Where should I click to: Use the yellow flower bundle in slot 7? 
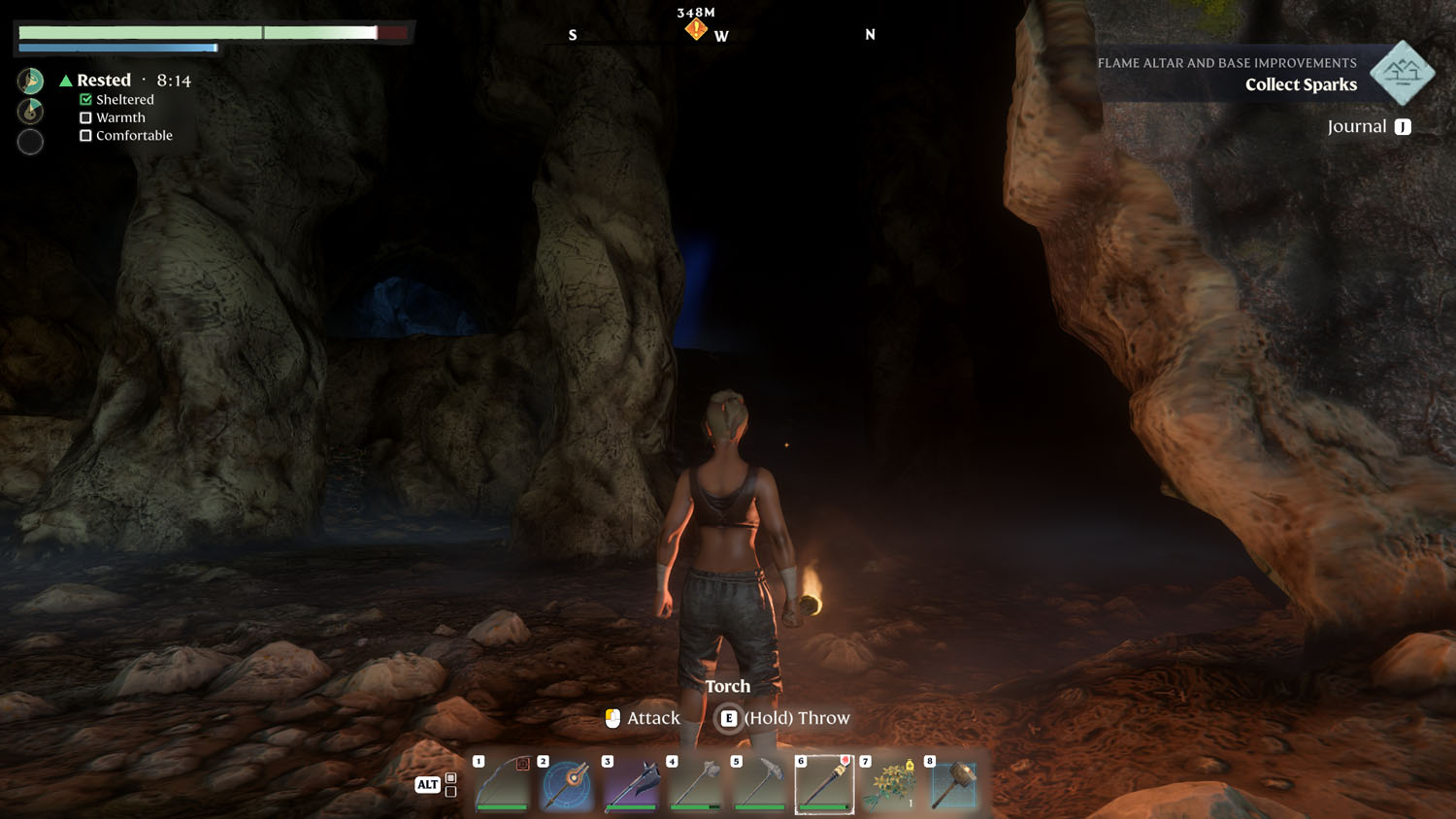(889, 784)
